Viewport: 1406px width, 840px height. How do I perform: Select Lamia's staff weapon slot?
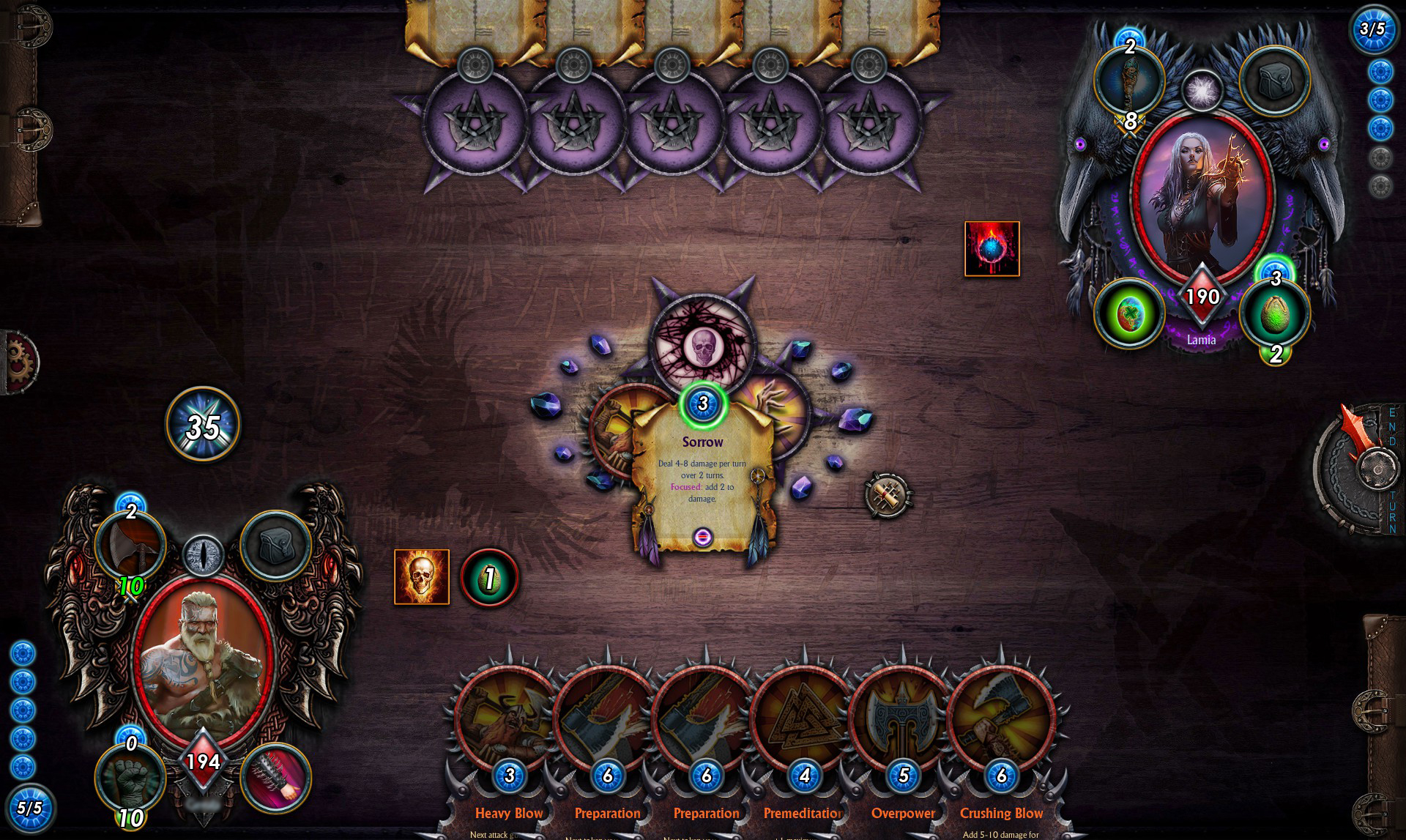[1128, 81]
